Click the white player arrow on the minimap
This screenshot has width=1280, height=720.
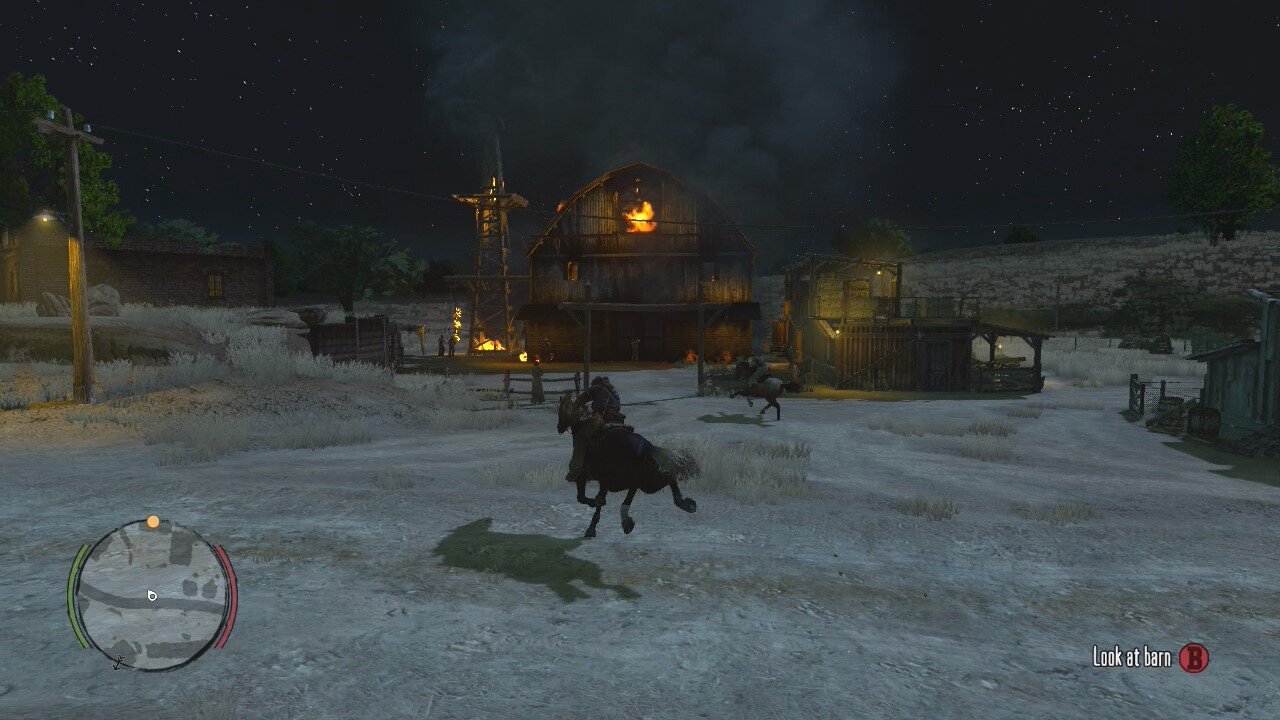152,596
